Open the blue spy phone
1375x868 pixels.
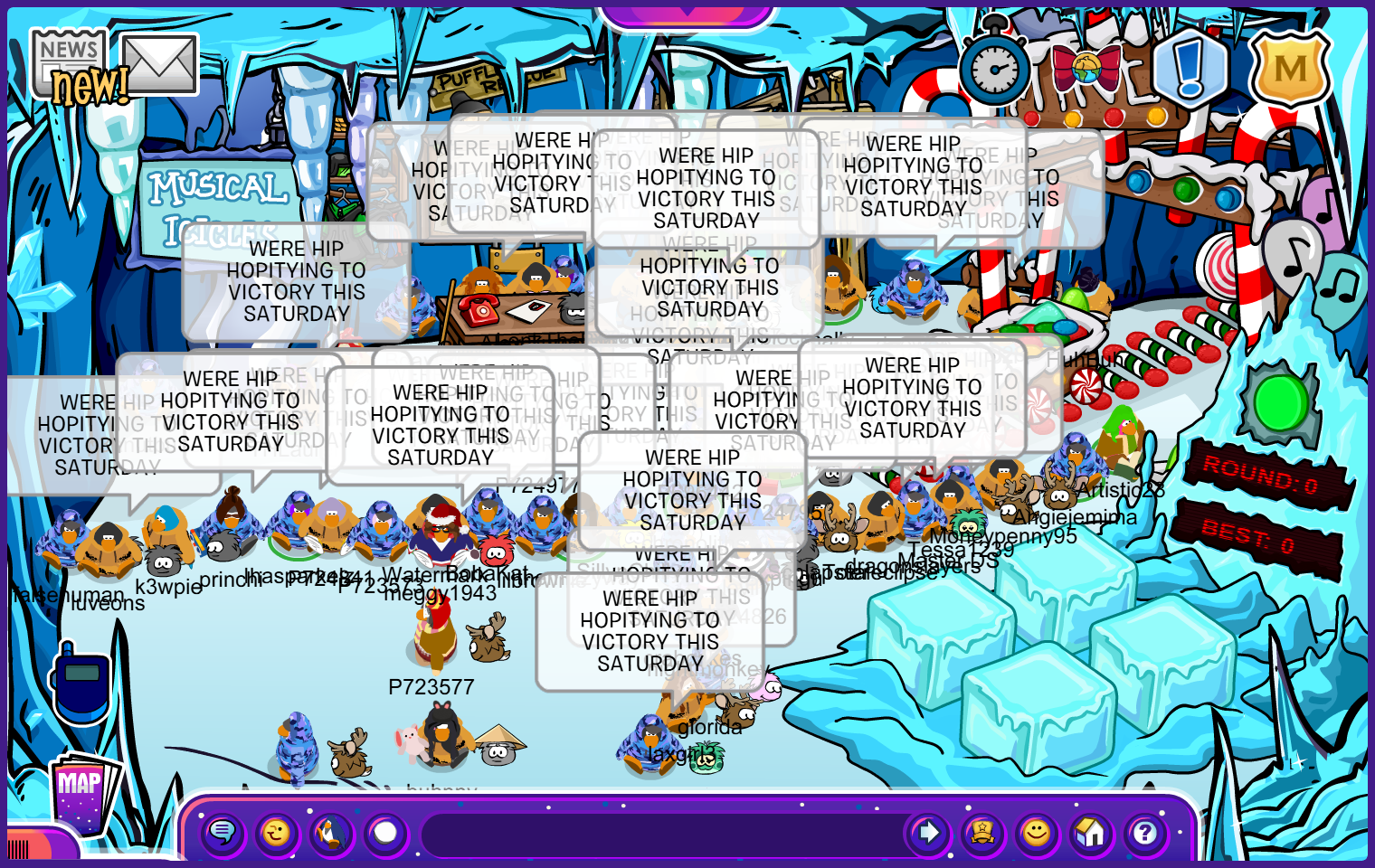pyautogui.click(x=81, y=682)
